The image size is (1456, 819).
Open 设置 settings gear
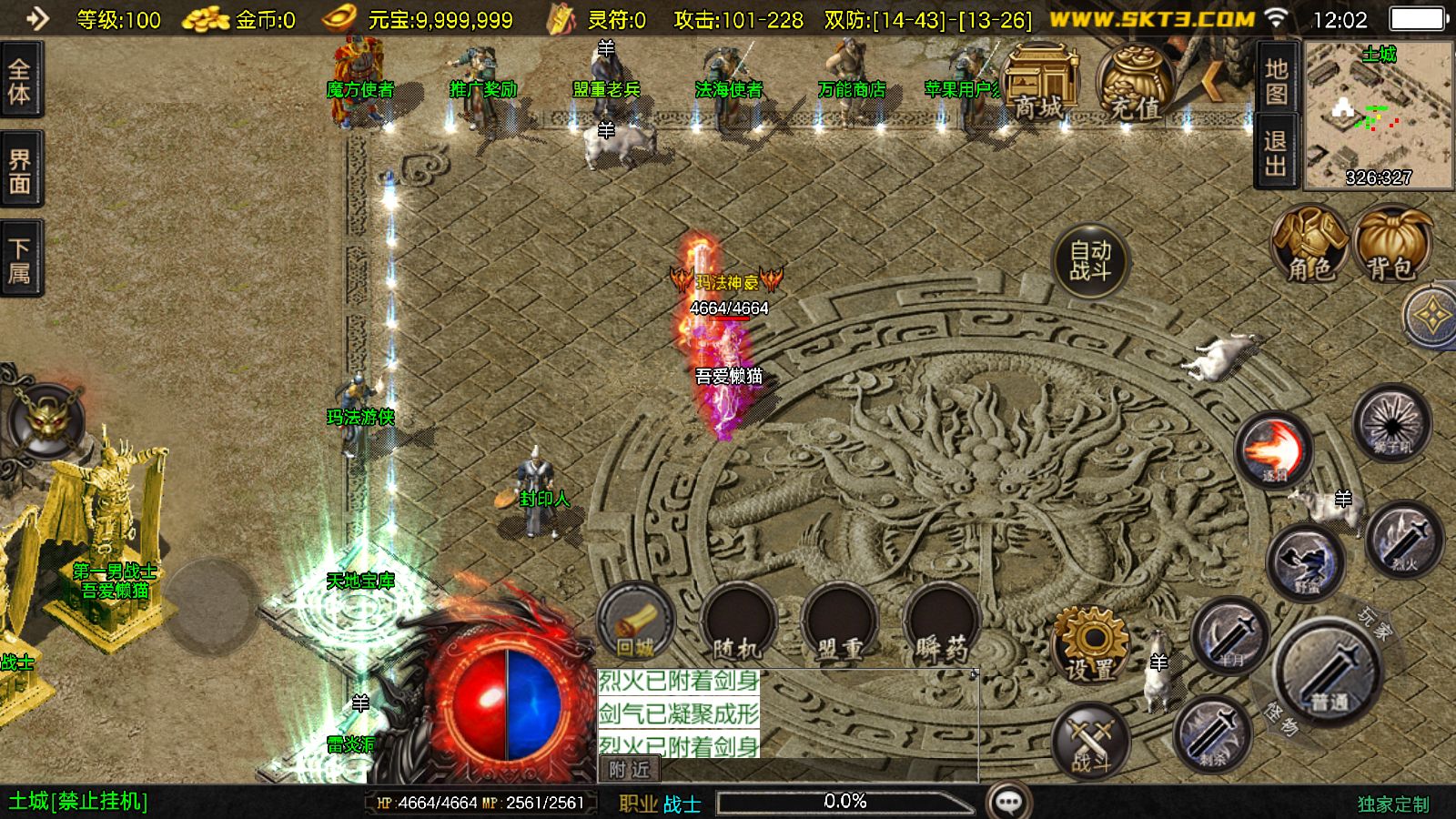coord(1089,644)
